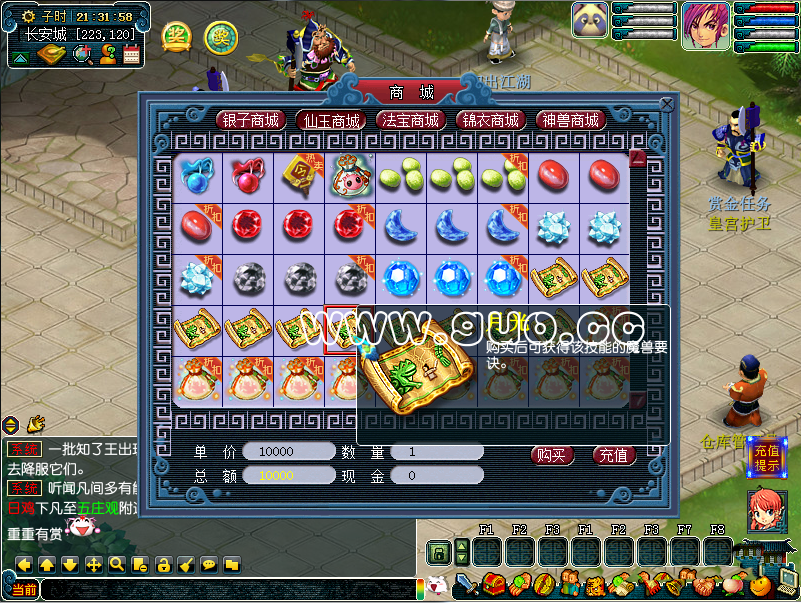Open the 充值 recharge button in shop
Screen dimensions: 801x603
pyautogui.click(x=614, y=455)
